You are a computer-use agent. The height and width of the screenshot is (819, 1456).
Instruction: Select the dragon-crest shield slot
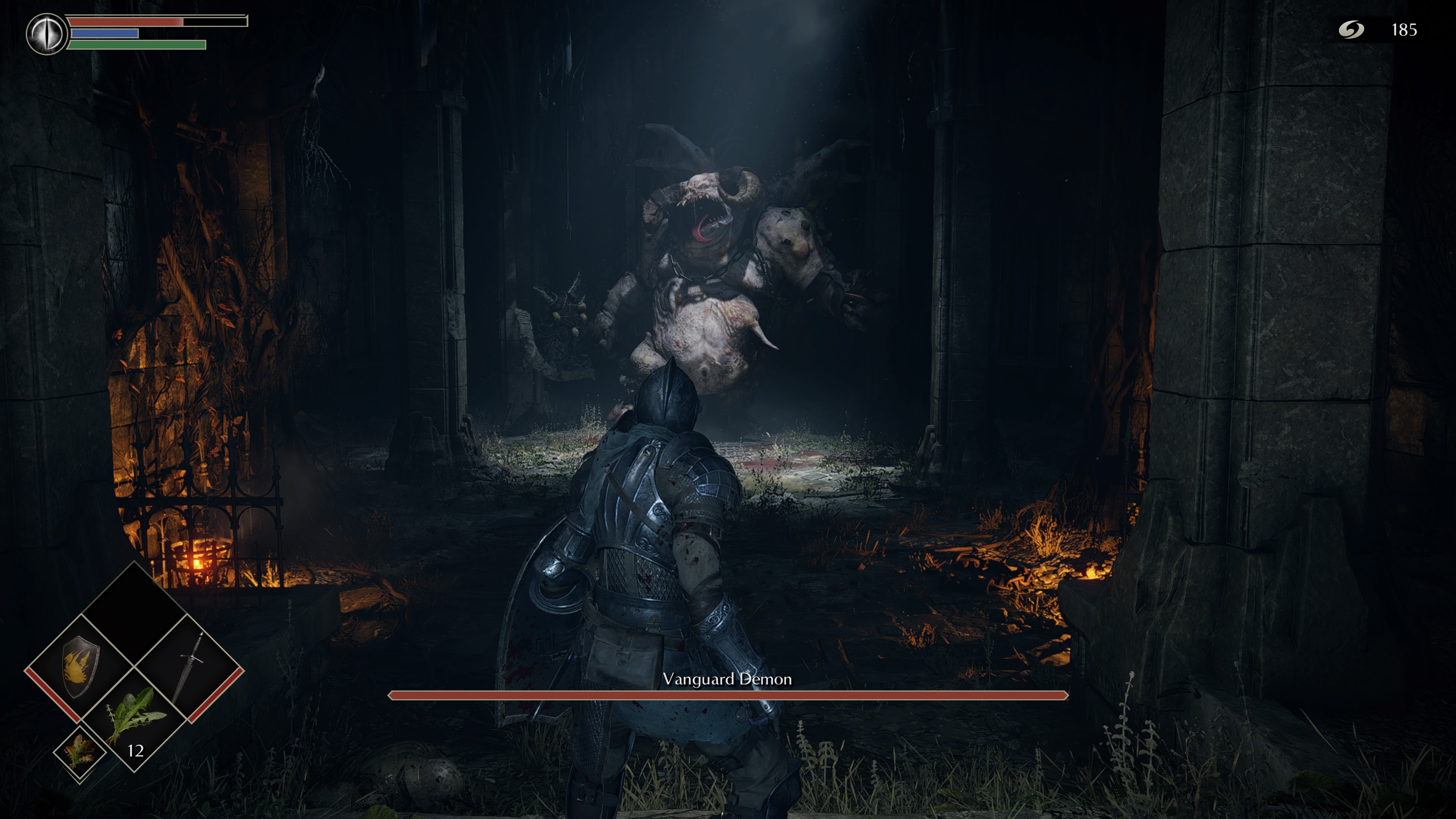[x=80, y=667]
